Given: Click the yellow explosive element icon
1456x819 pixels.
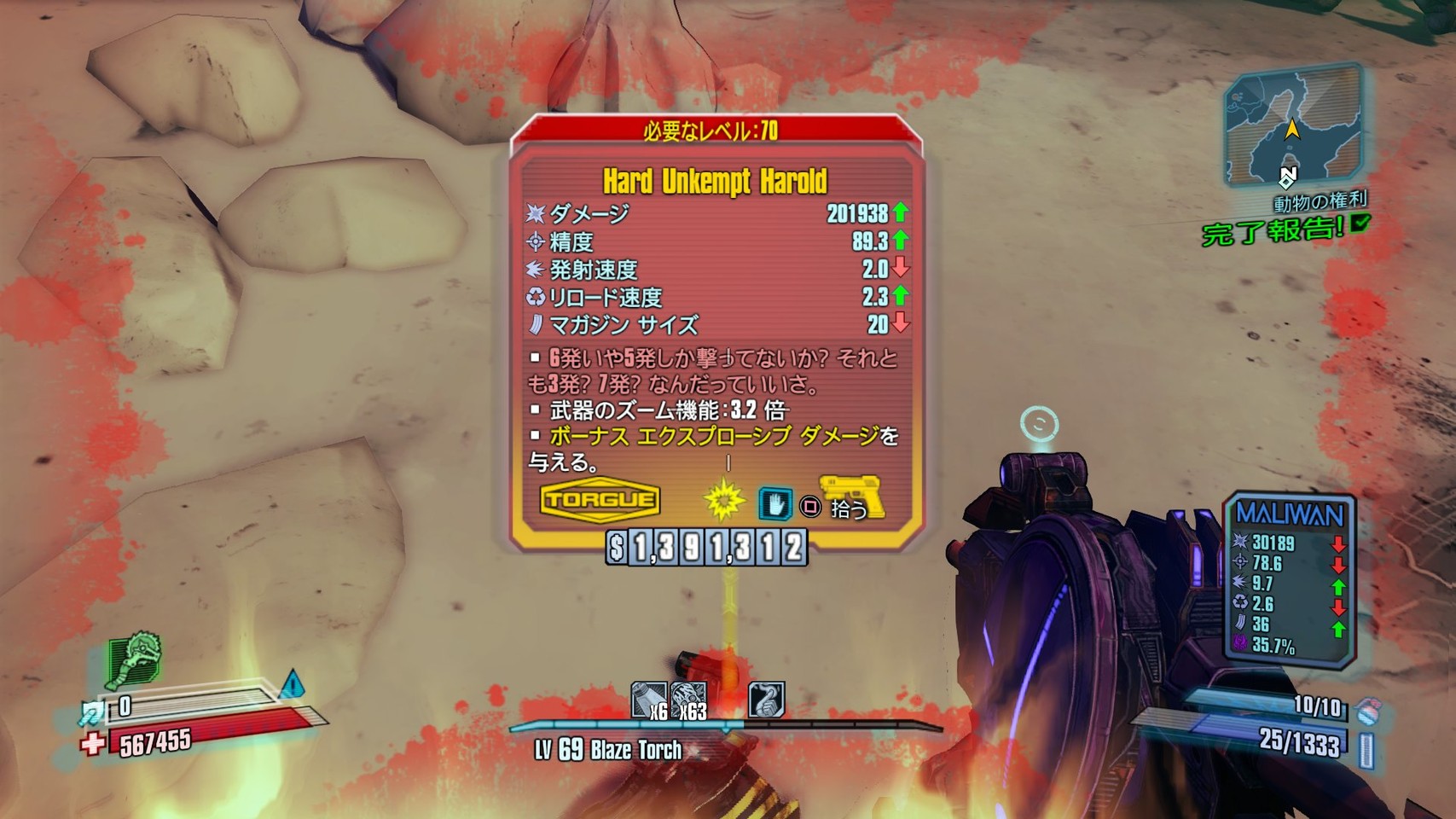Looking at the screenshot, I should pyautogui.click(x=723, y=501).
